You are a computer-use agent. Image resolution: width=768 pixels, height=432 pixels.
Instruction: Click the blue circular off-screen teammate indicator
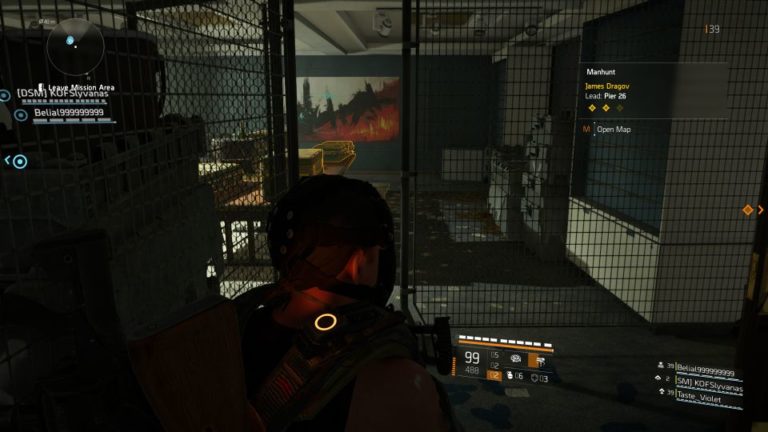click(19, 161)
